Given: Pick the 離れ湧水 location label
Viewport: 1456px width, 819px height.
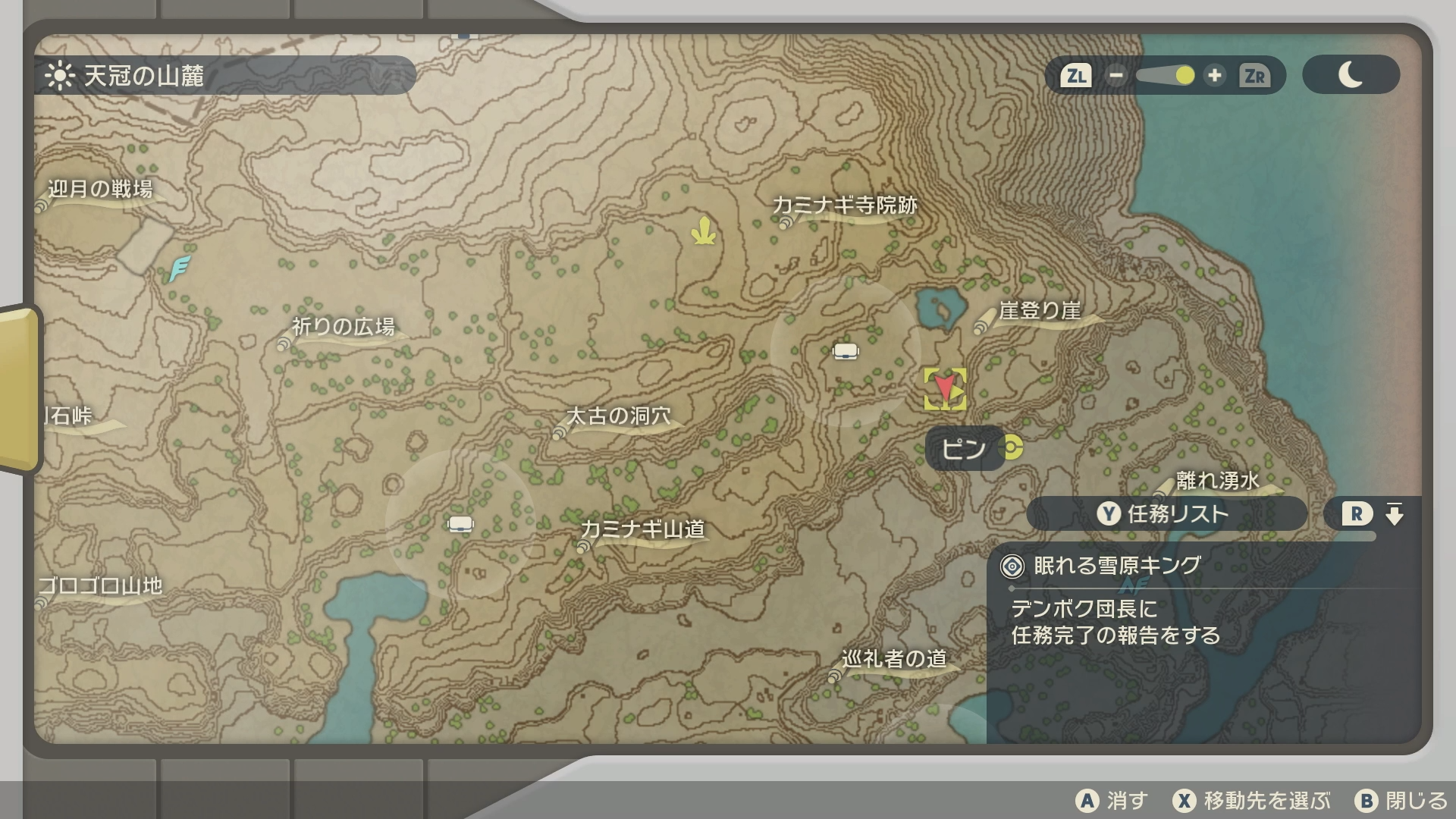Looking at the screenshot, I should (x=1216, y=481).
